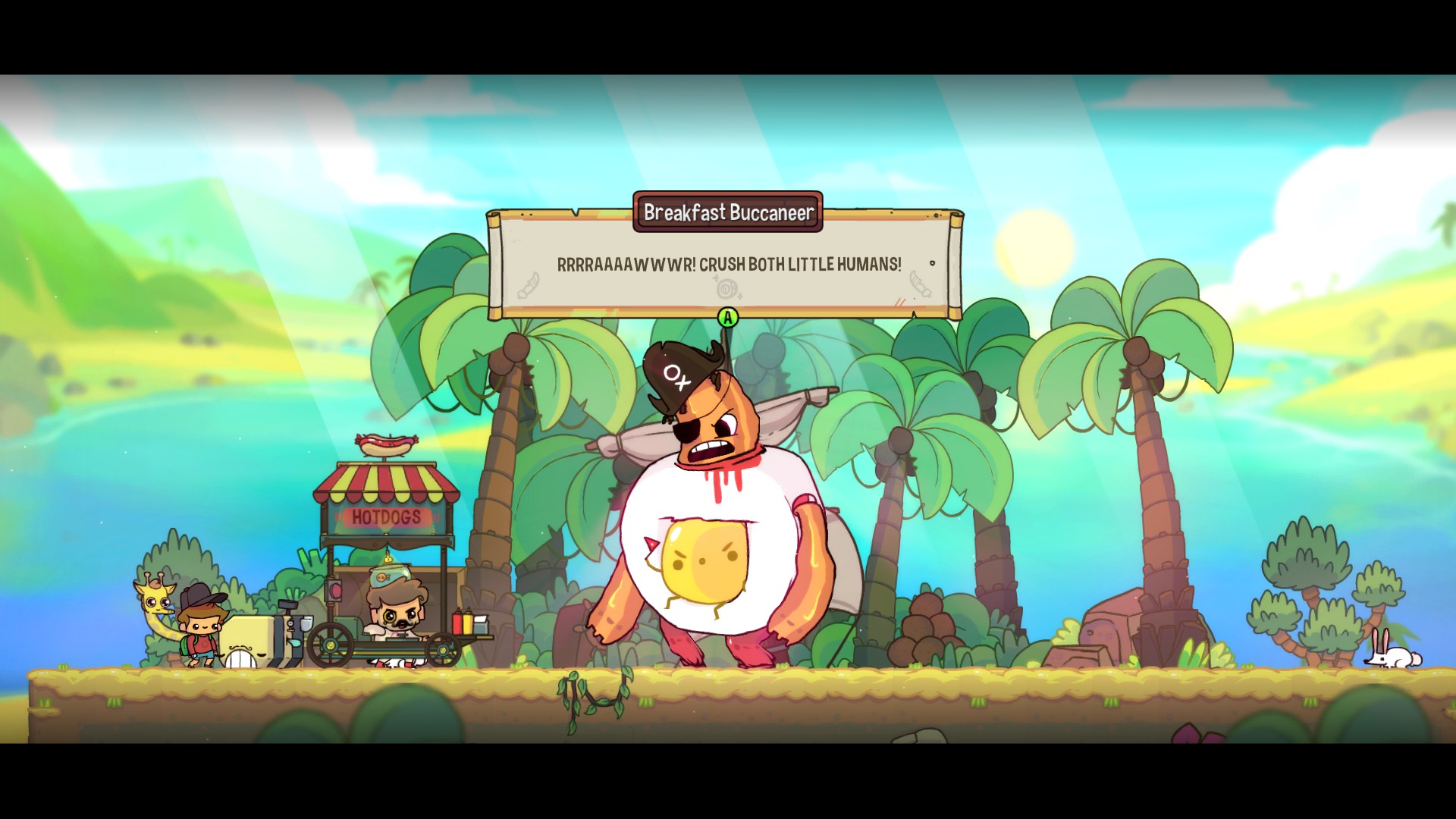The height and width of the screenshot is (819, 1456).
Task: Click the Breakfast Buccaneer name plate
Action: pyautogui.click(x=728, y=212)
